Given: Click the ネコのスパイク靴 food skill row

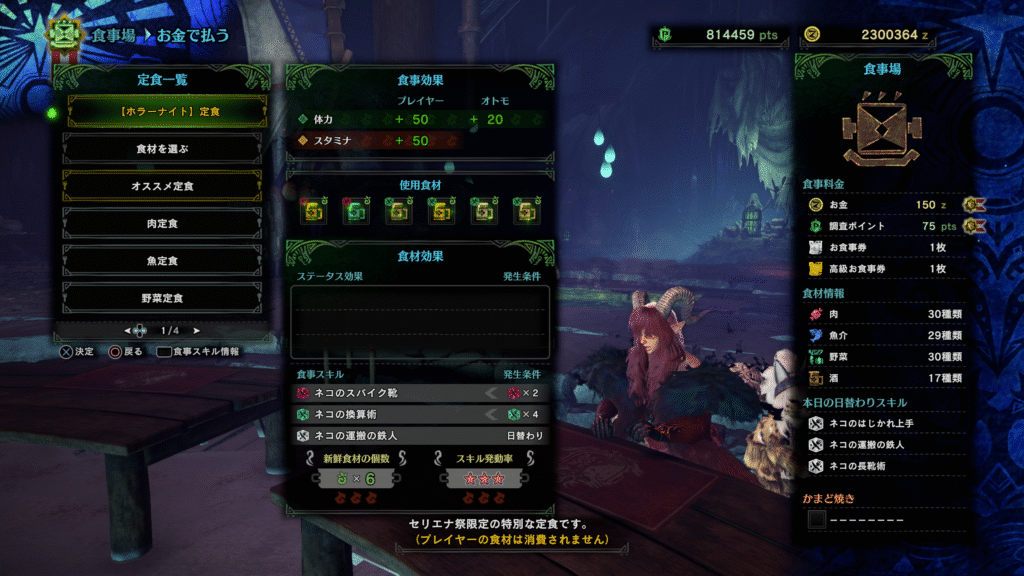Looking at the screenshot, I should [420, 392].
